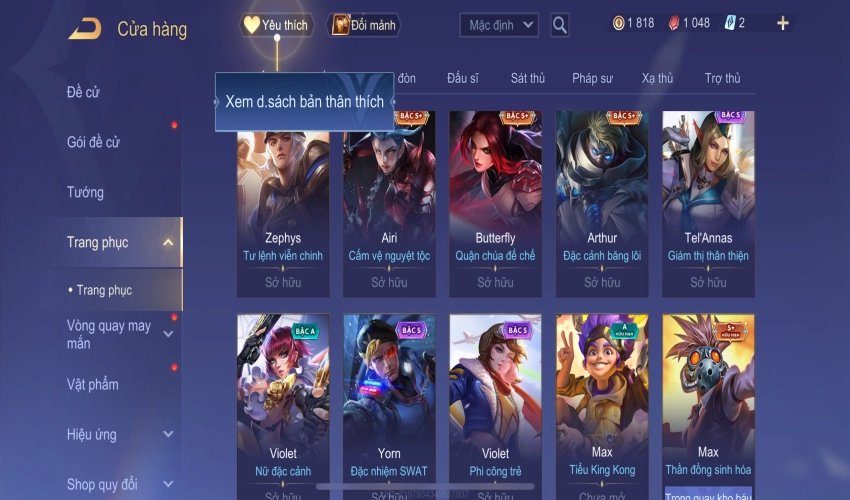Add more currency with the plus button
The height and width of the screenshot is (500, 850).
click(x=782, y=24)
